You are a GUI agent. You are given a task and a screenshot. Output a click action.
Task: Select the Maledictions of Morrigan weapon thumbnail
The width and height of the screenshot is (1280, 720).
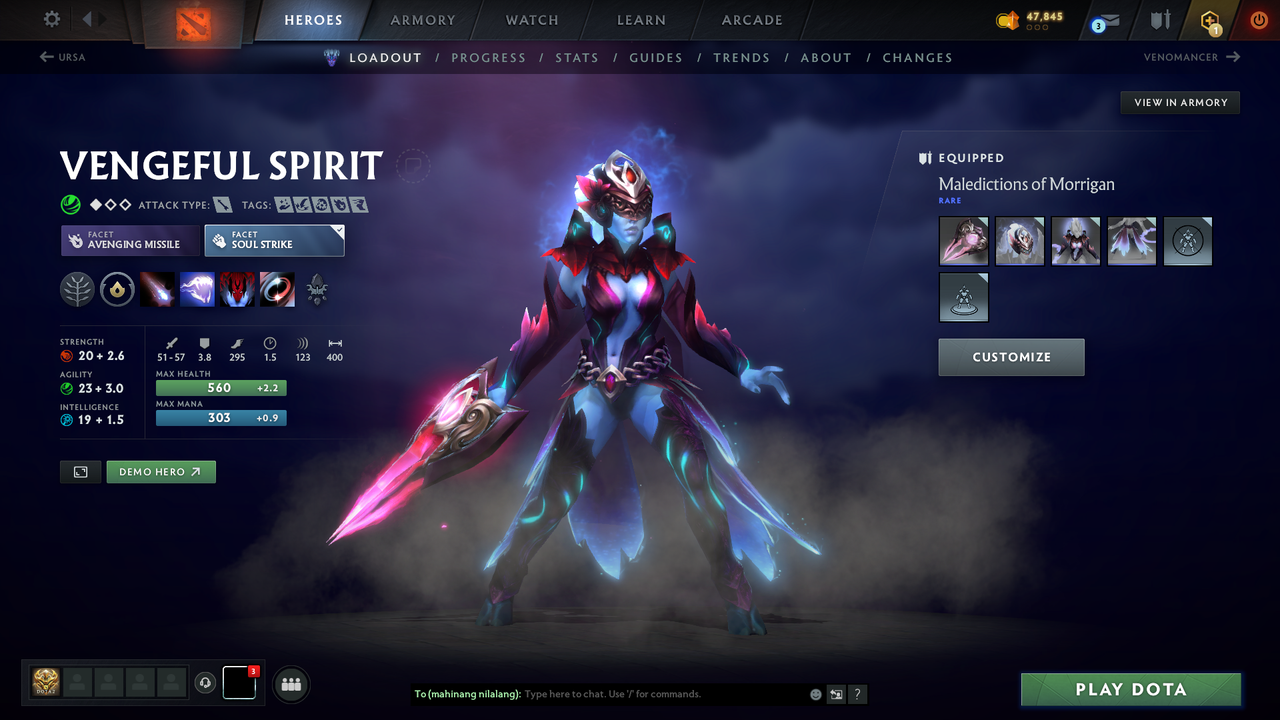(963, 241)
